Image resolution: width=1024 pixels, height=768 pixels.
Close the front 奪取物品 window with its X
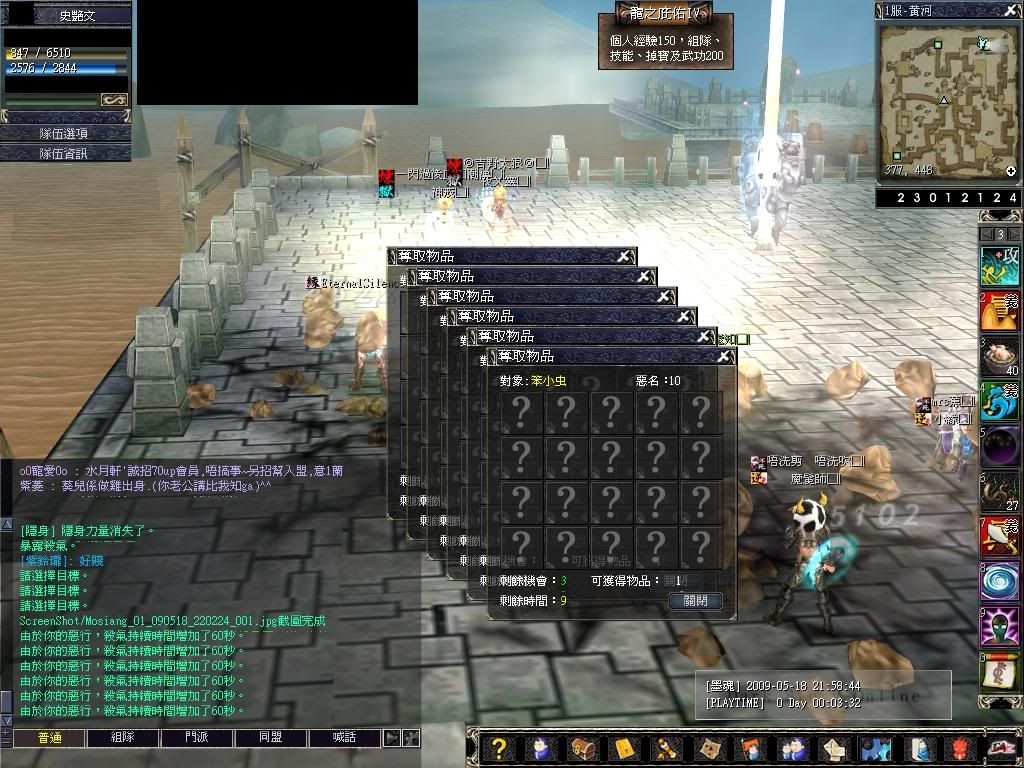coord(724,356)
